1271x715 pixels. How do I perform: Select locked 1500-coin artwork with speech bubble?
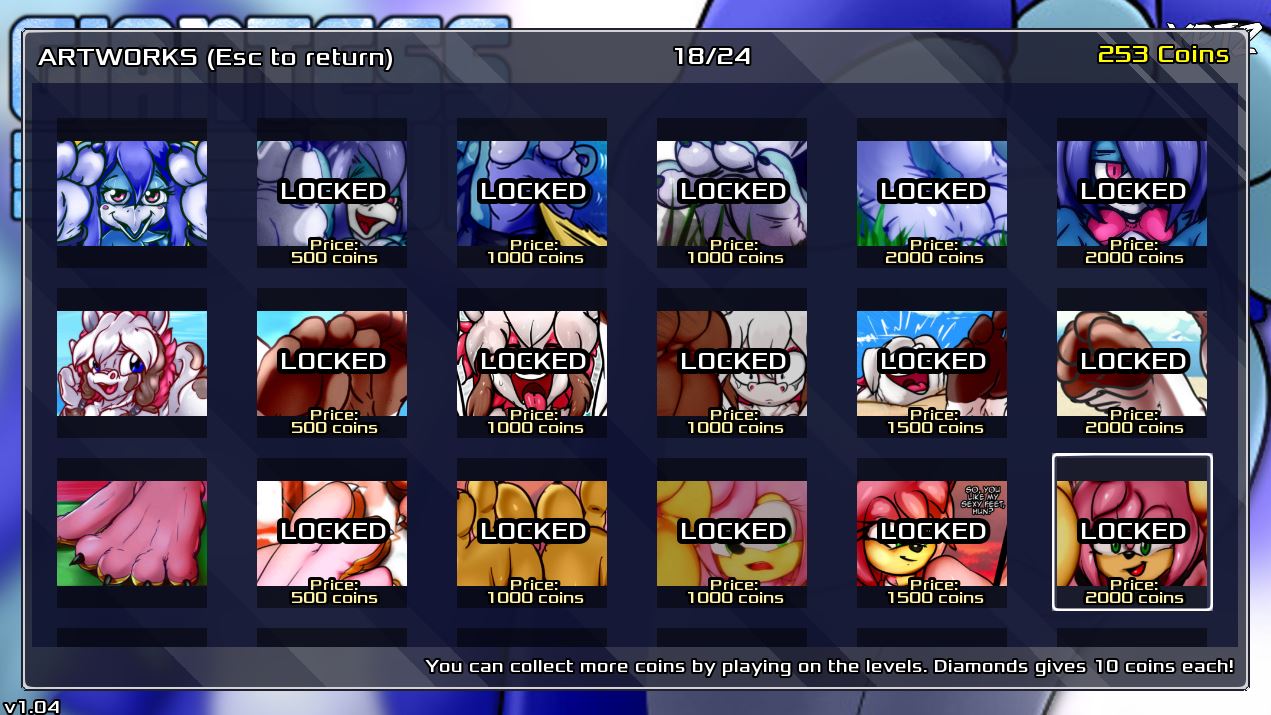pyautogui.click(x=932, y=533)
